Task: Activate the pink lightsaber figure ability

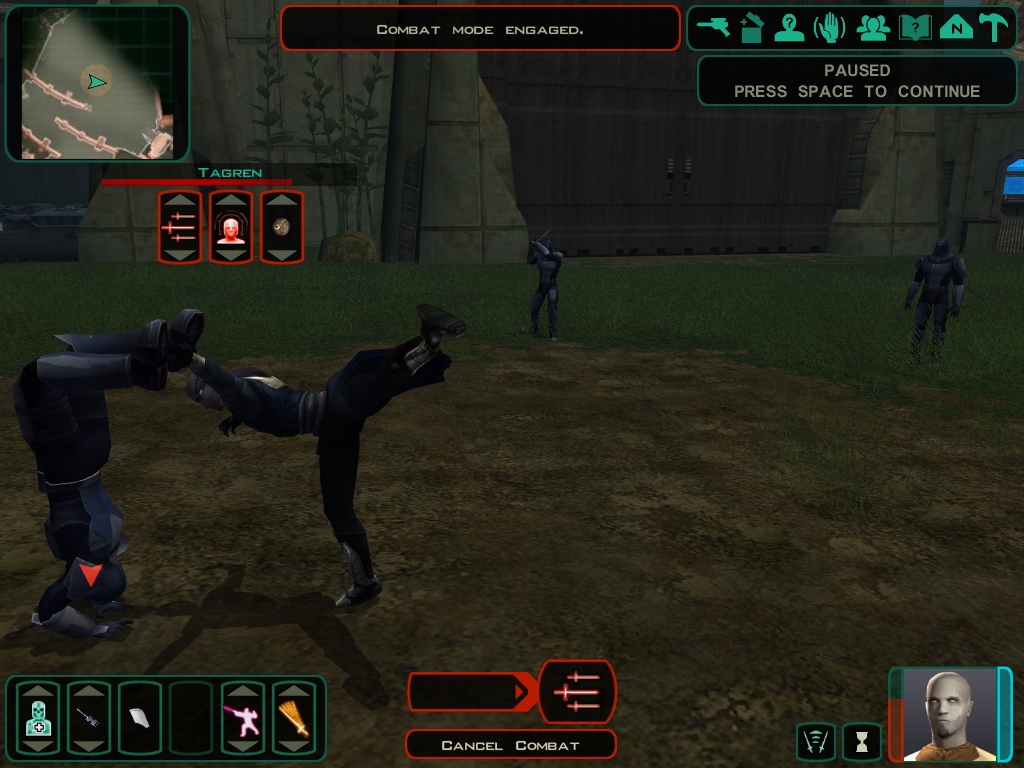Action: pyautogui.click(x=243, y=718)
